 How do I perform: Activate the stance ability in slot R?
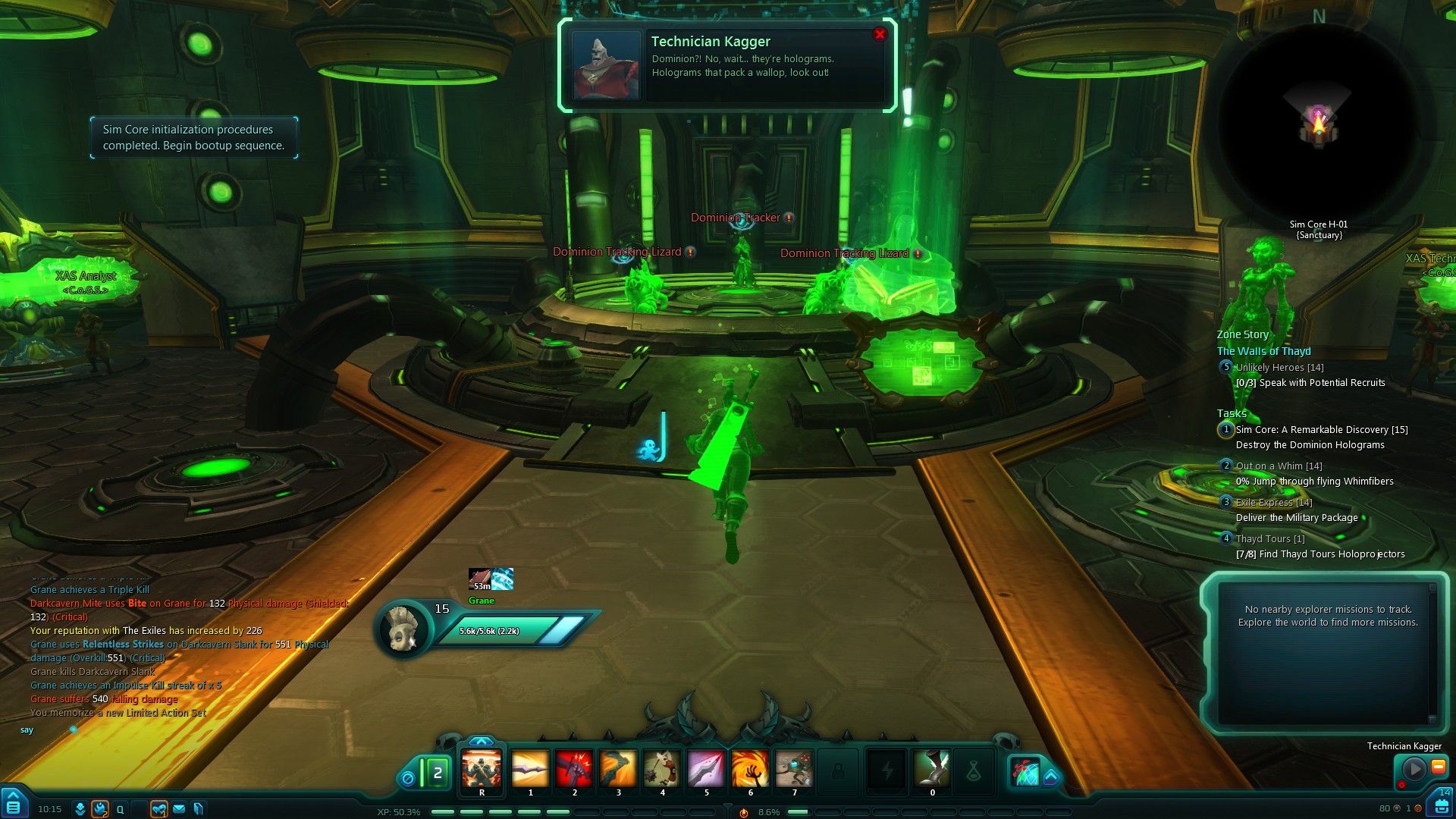pos(482,770)
